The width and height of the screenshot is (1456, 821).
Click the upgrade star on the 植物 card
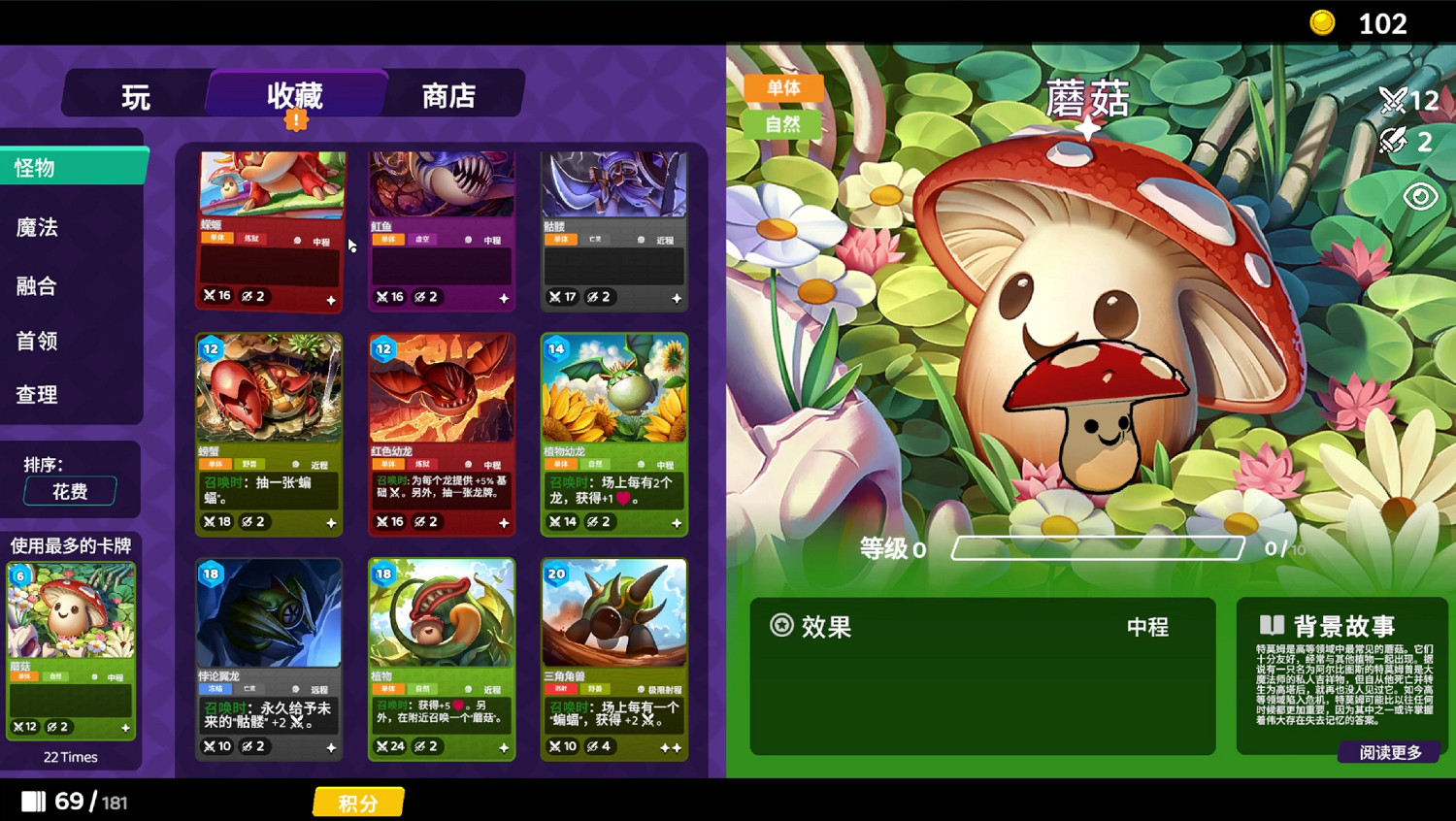tap(503, 747)
